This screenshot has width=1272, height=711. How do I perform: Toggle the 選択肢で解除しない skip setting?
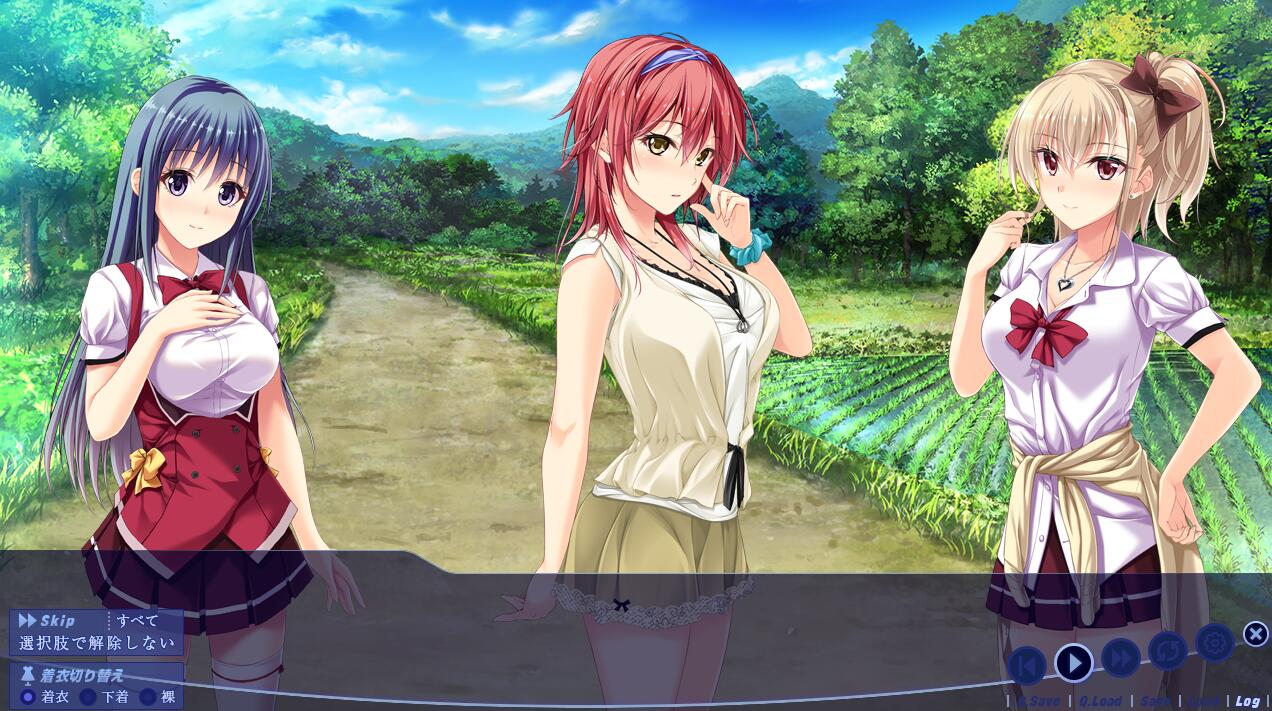click(x=96, y=643)
